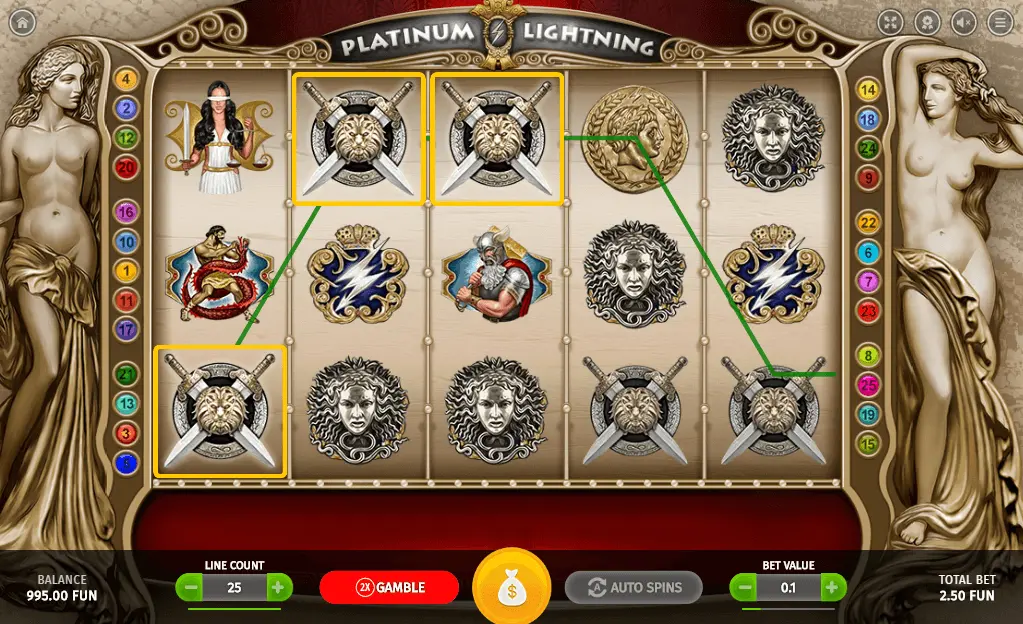Image resolution: width=1023 pixels, height=624 pixels.
Task: Click payline marker 8
Action: [x=868, y=355]
